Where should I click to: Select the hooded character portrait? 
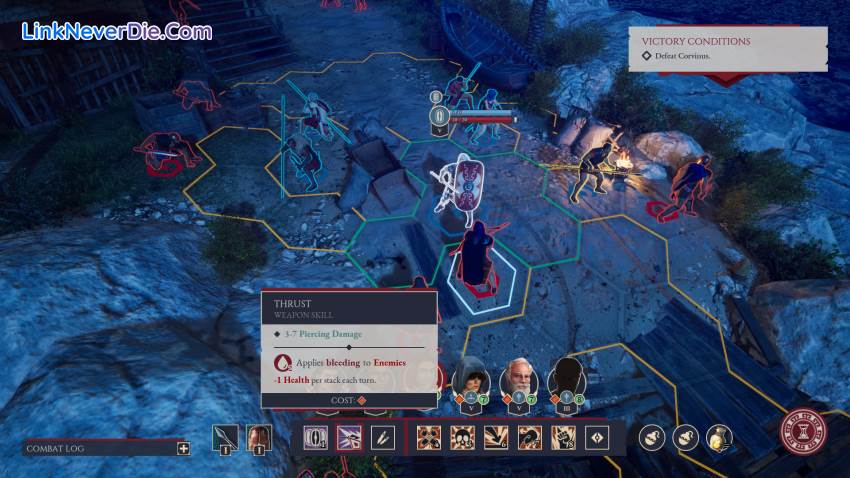tap(470, 378)
